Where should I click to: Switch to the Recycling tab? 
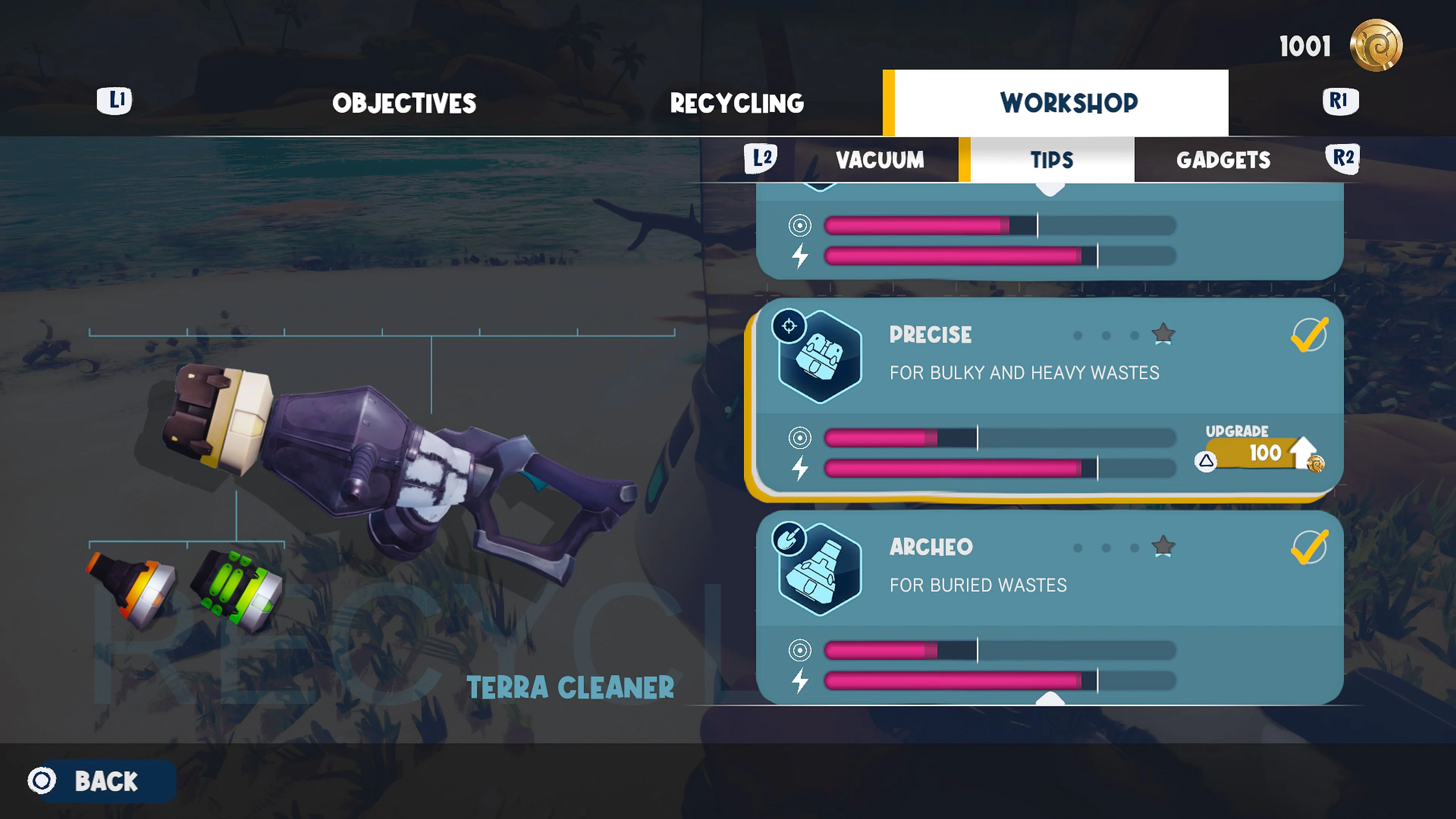tap(737, 104)
